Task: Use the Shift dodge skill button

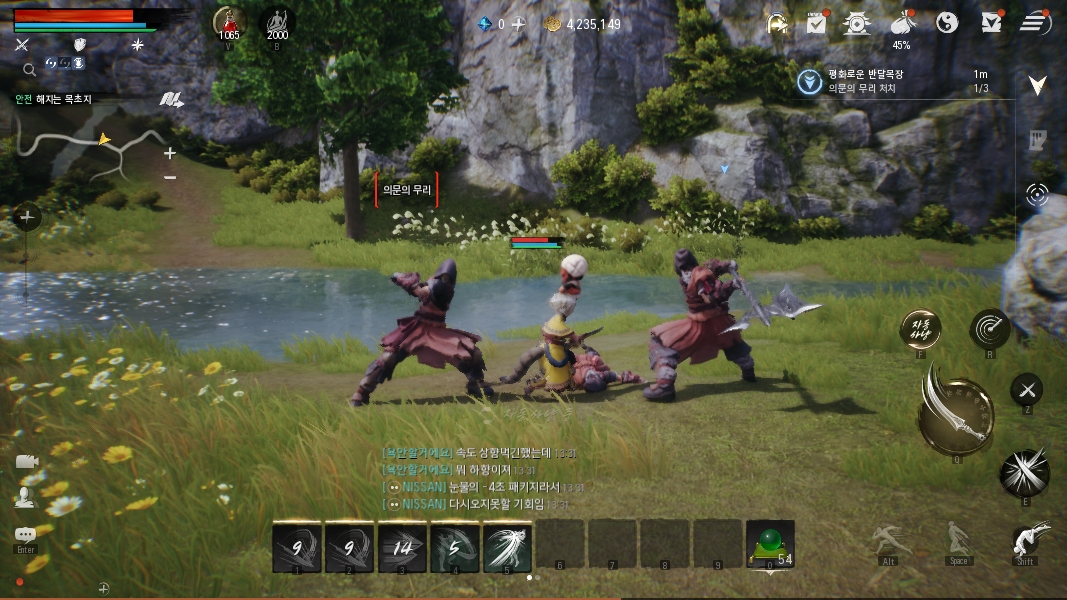Action: pos(1025,541)
